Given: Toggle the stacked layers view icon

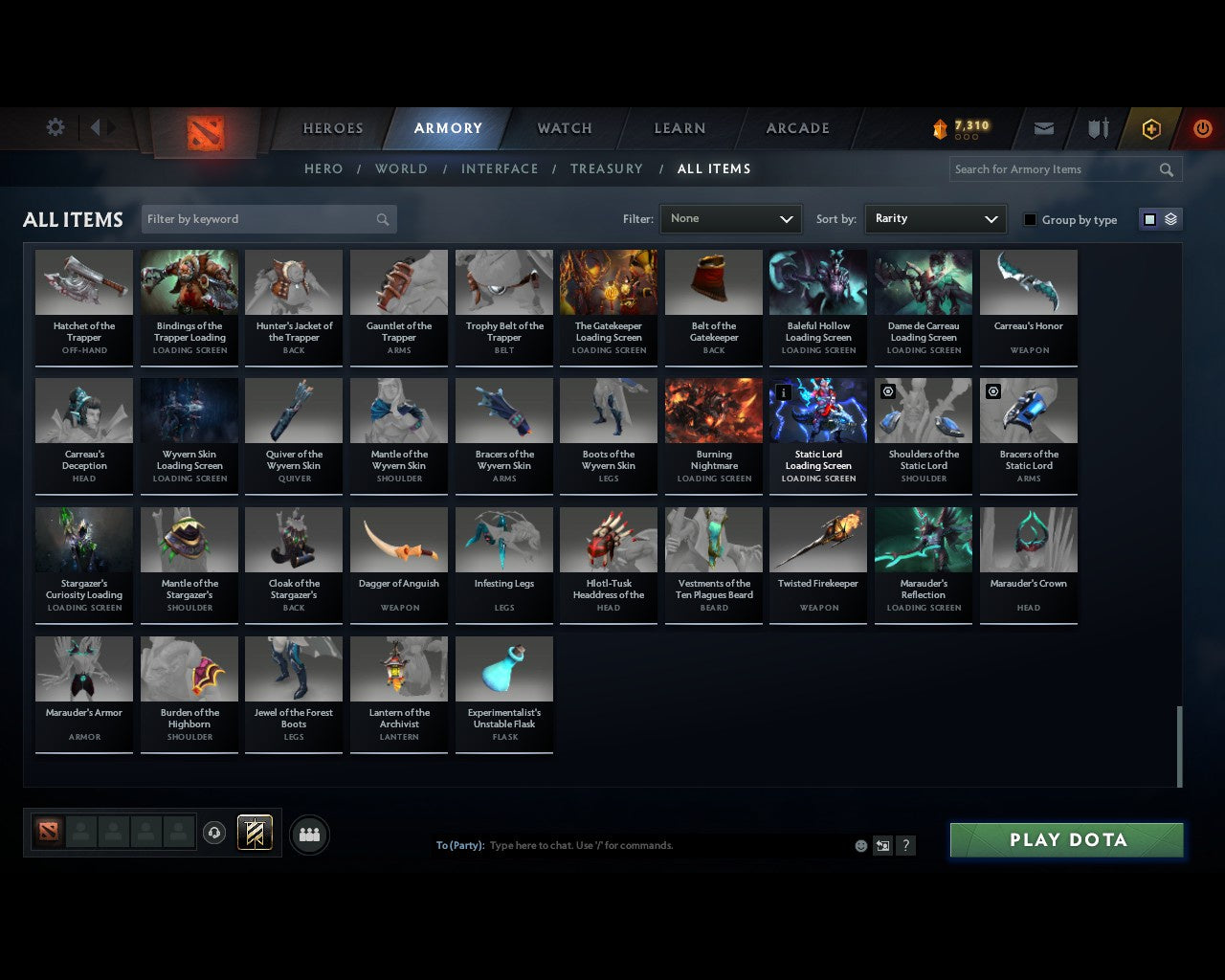Looking at the screenshot, I should (x=1169, y=218).
